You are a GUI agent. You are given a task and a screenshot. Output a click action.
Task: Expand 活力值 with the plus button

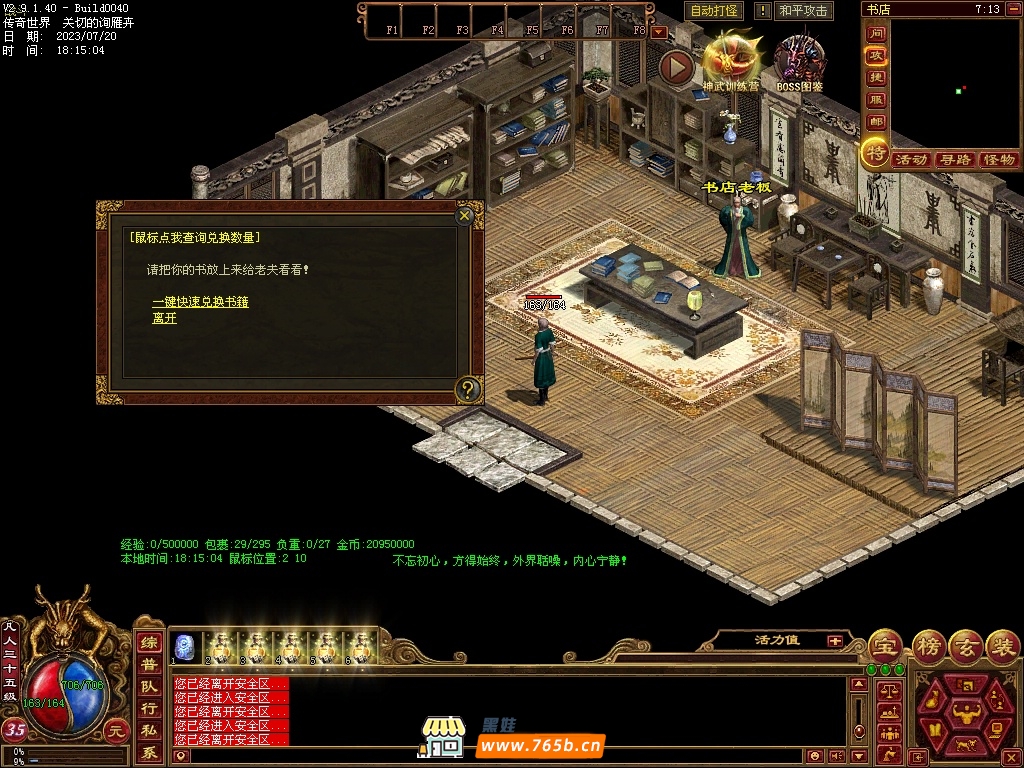(834, 641)
